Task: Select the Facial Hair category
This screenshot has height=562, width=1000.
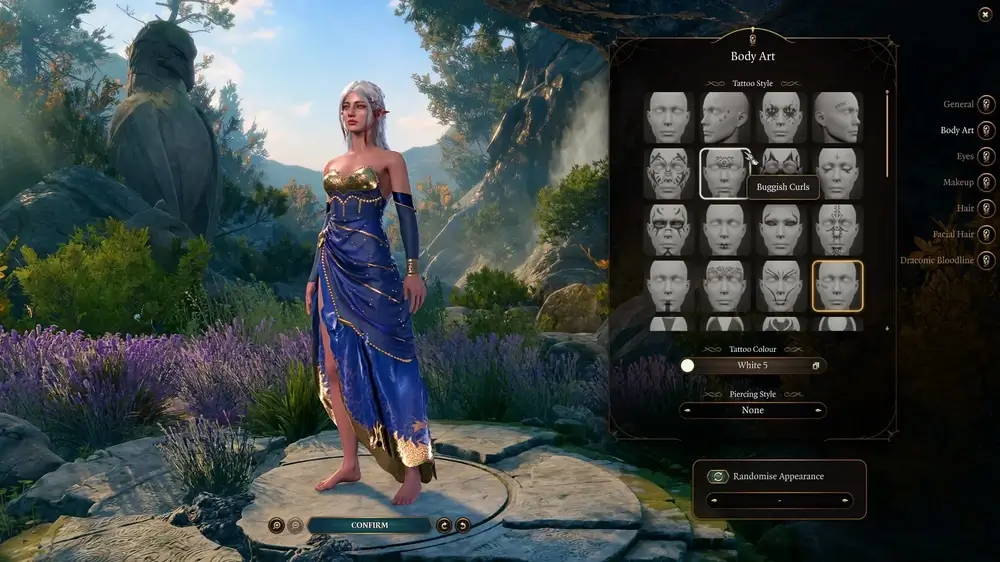Action: (986, 234)
